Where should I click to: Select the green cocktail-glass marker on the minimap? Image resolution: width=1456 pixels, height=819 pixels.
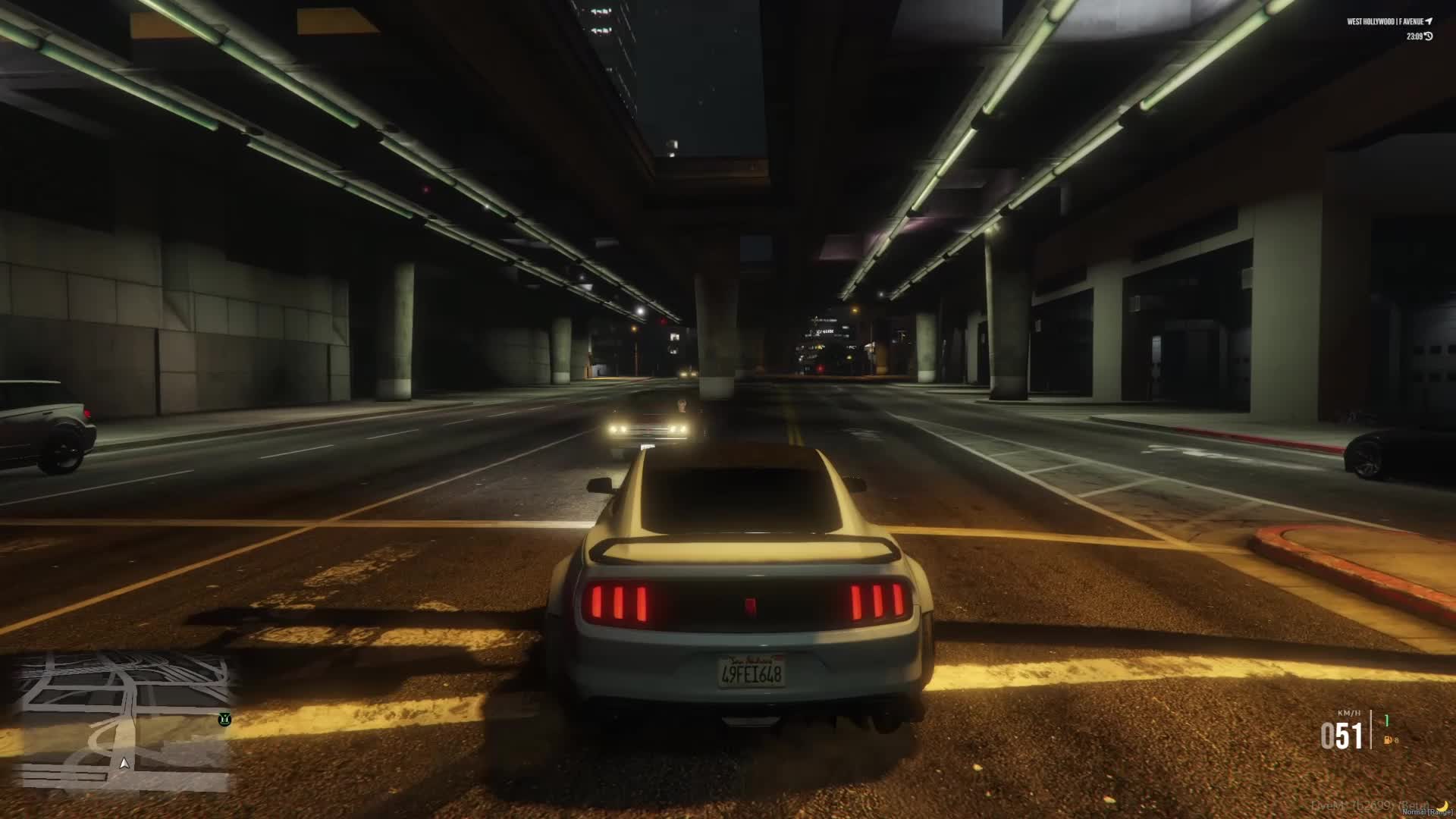tap(224, 719)
